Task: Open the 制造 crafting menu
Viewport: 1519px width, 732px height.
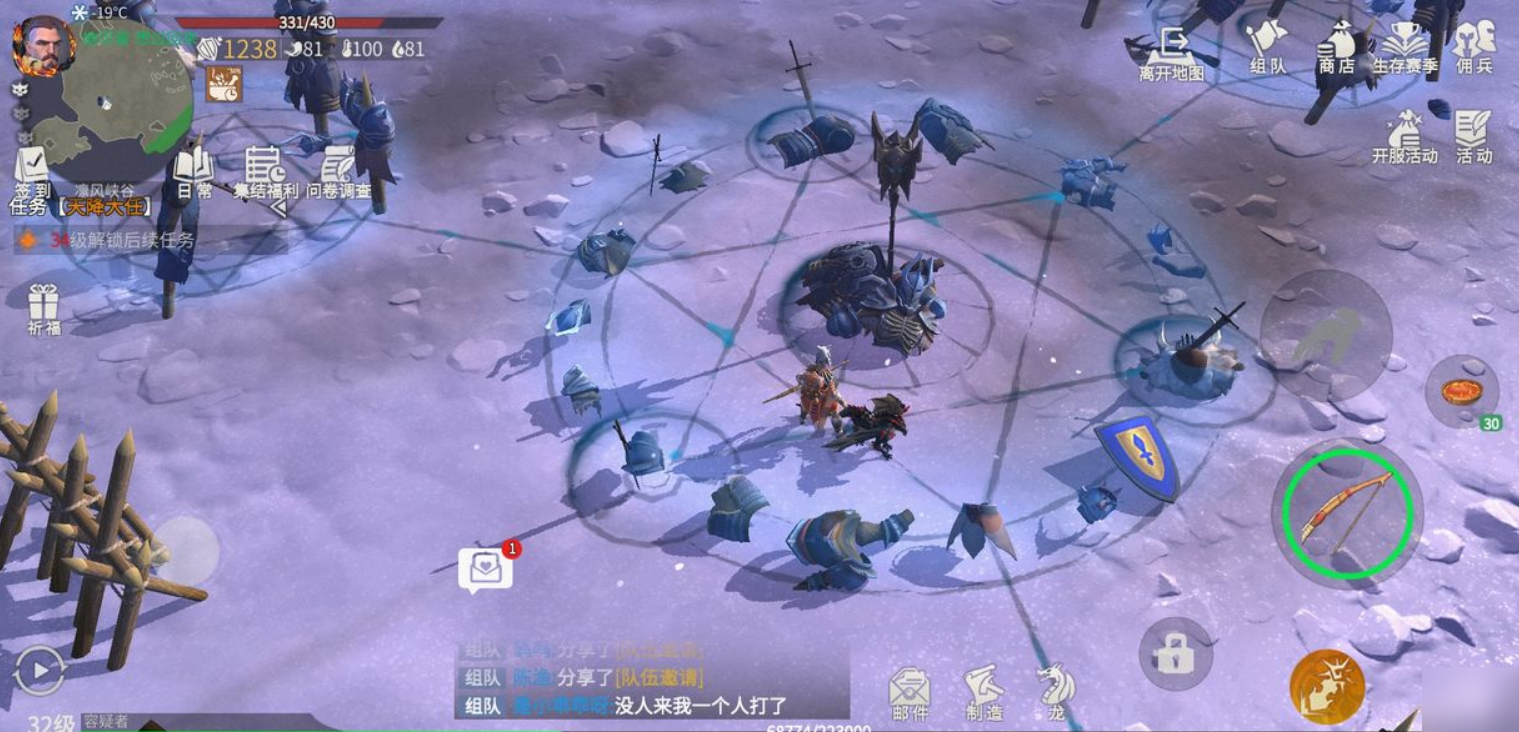Action: 984,692
